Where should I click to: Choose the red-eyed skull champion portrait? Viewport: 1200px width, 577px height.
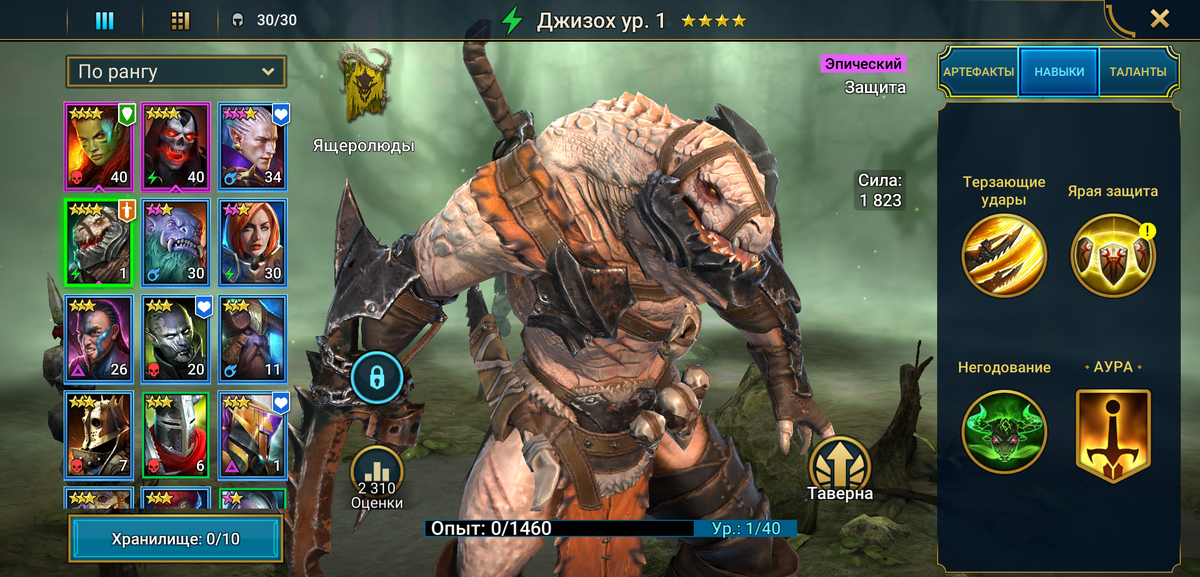[176, 145]
